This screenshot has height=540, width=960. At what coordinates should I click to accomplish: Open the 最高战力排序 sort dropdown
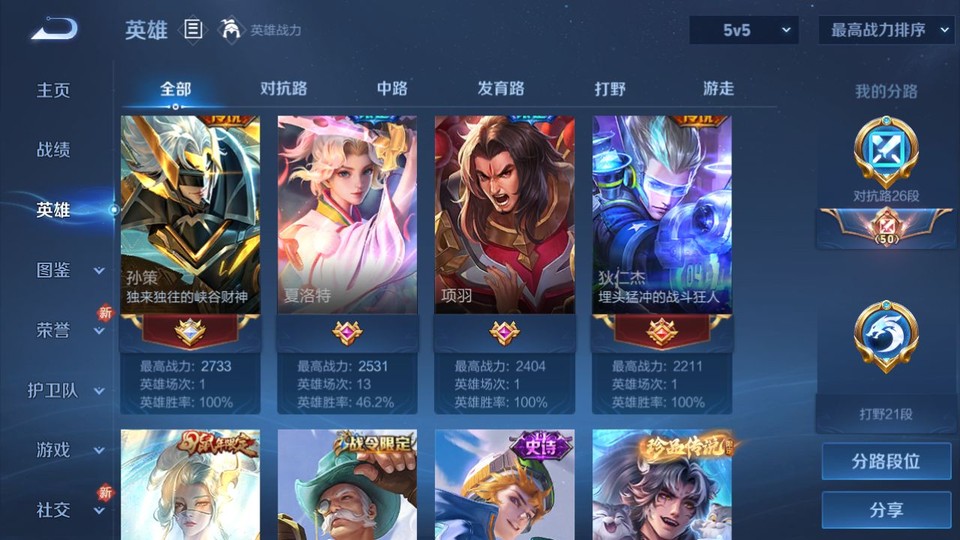886,30
